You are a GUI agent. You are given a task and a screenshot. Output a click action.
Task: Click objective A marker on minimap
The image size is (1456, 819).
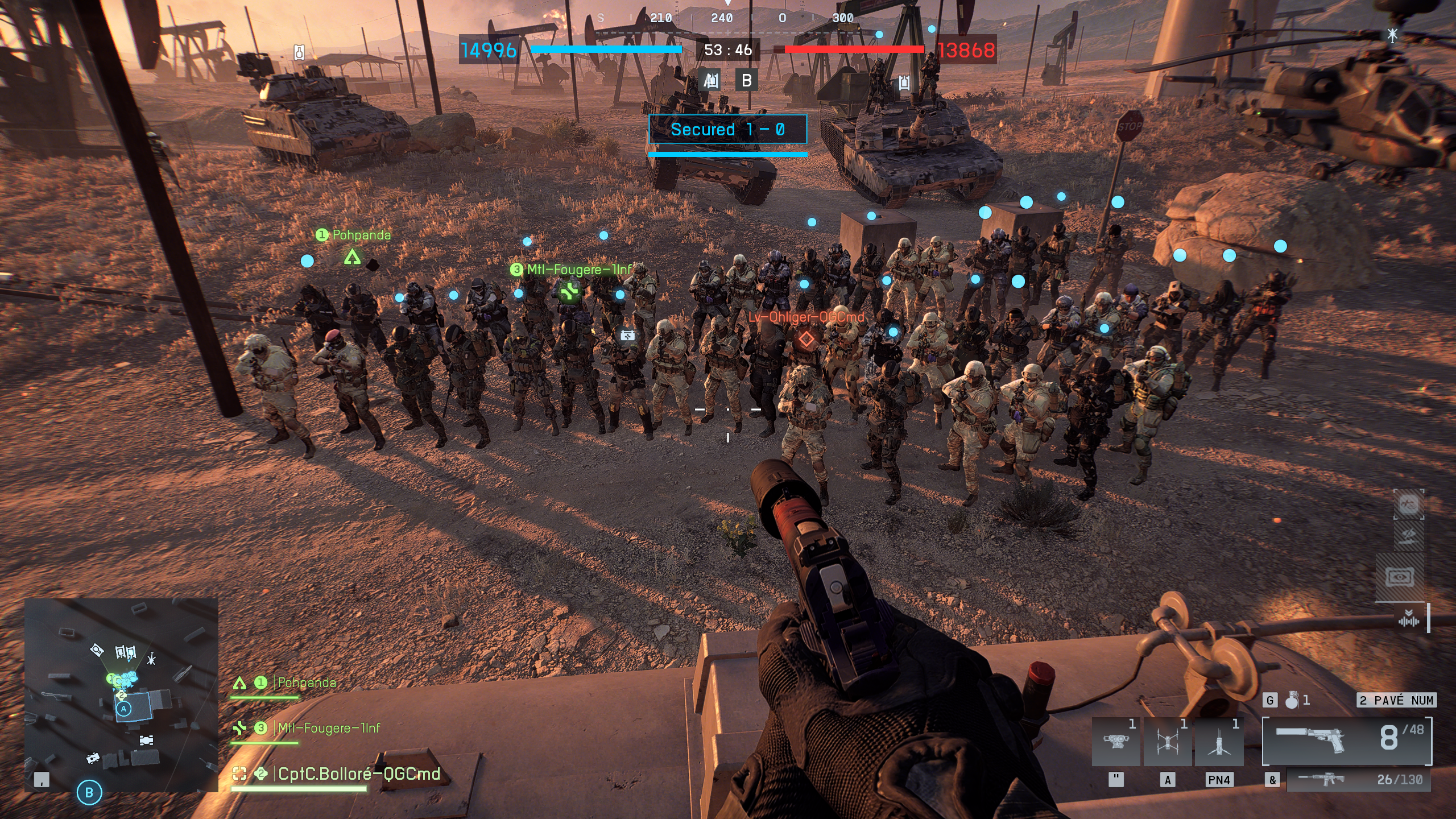click(123, 709)
